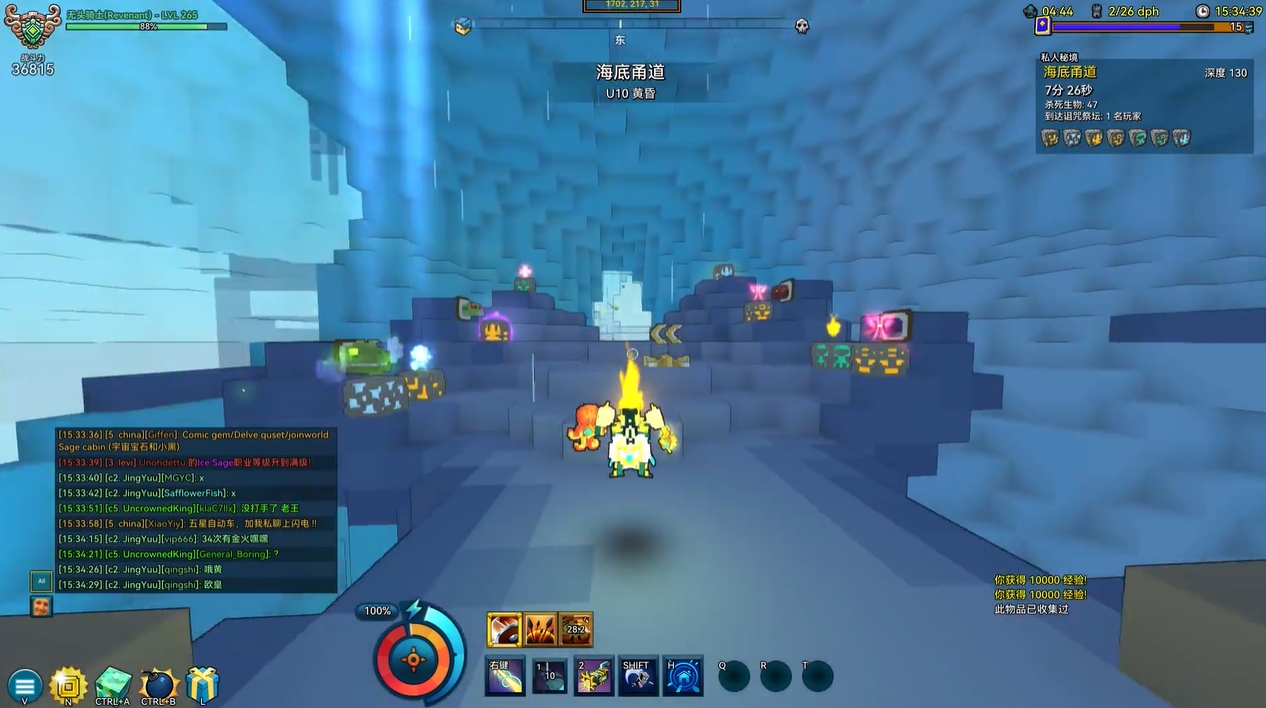Switch chat to the All channel tab
This screenshot has height=708, width=1266.
[x=41, y=580]
